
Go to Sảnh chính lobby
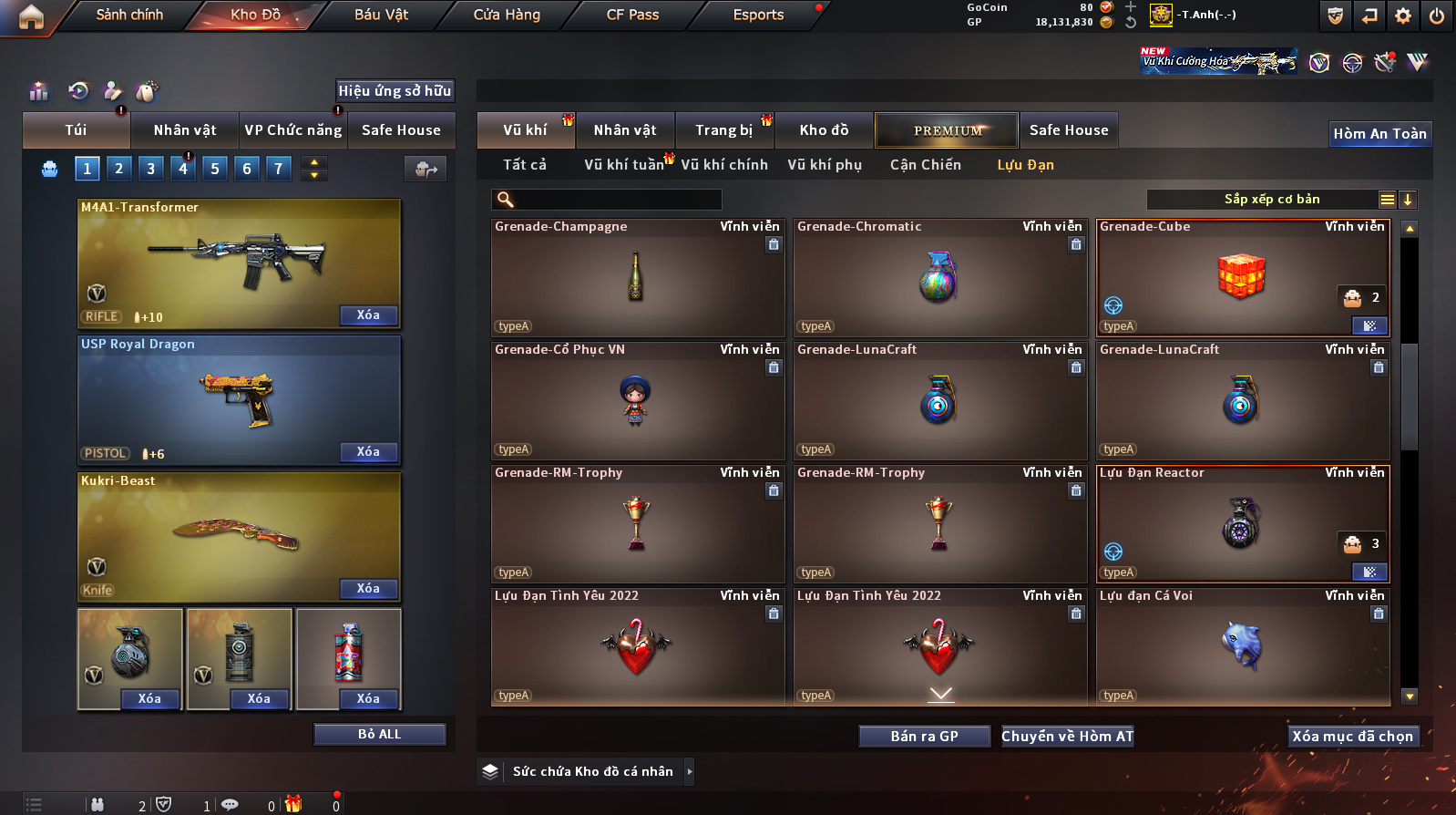point(129,15)
